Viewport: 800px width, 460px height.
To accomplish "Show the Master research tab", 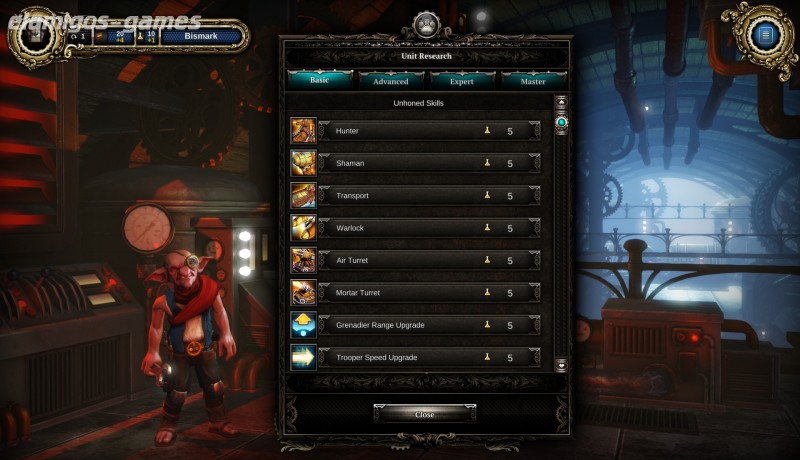I will (532, 81).
